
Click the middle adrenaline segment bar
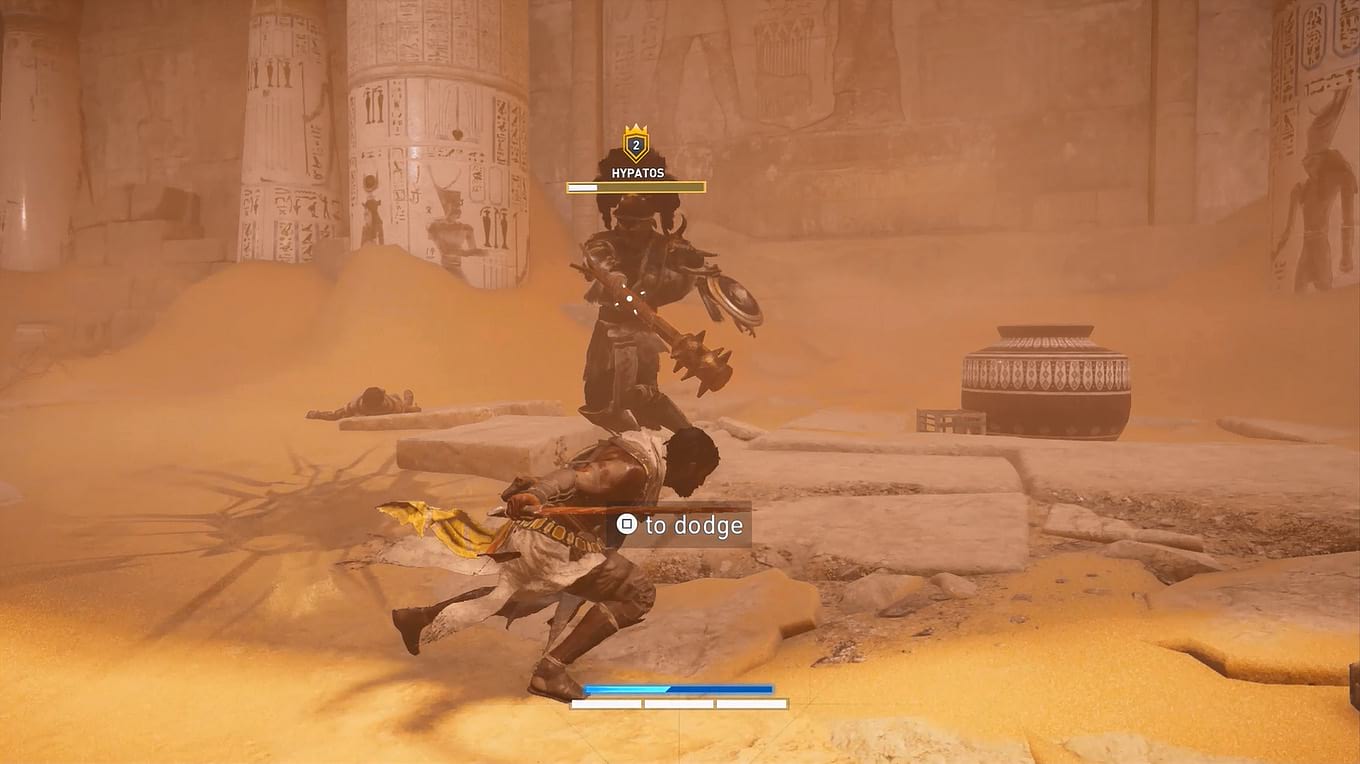pos(680,703)
